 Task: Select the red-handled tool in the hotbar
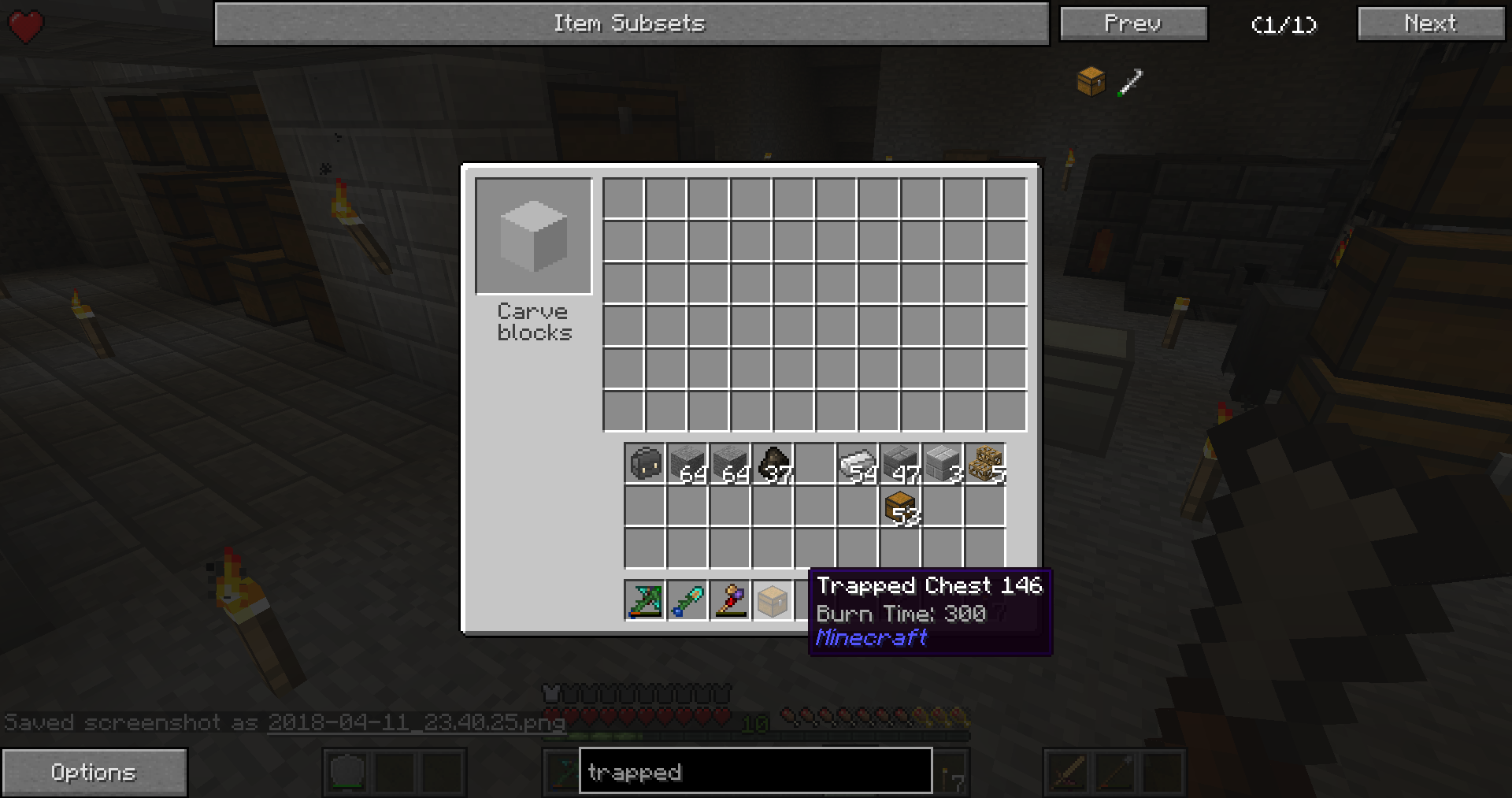pos(731,601)
